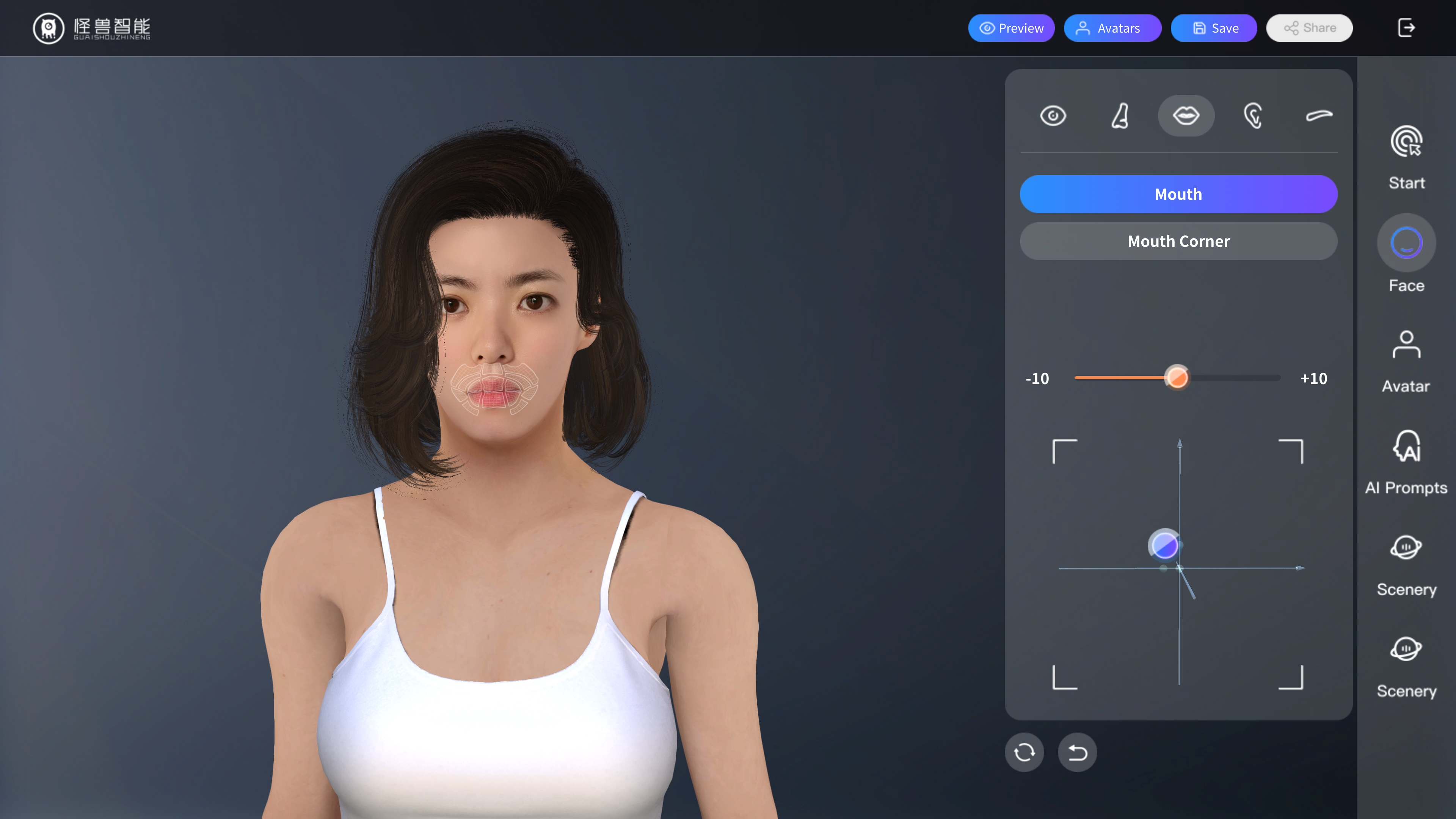Switch to the ear editing tab
Screen dimensions: 1456x819
pos(1252,116)
